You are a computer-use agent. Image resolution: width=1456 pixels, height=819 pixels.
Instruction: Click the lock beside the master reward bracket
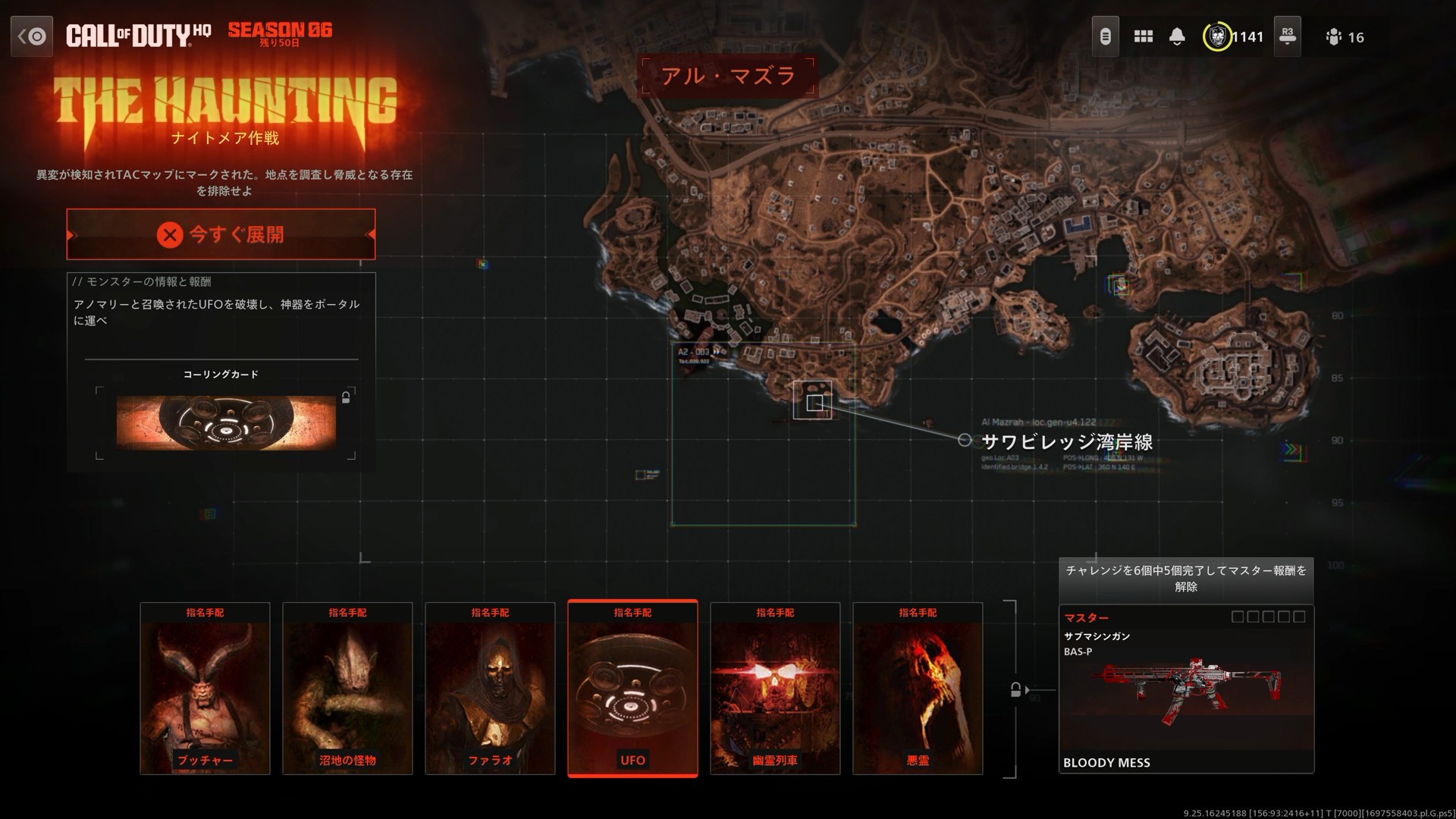tap(1014, 689)
